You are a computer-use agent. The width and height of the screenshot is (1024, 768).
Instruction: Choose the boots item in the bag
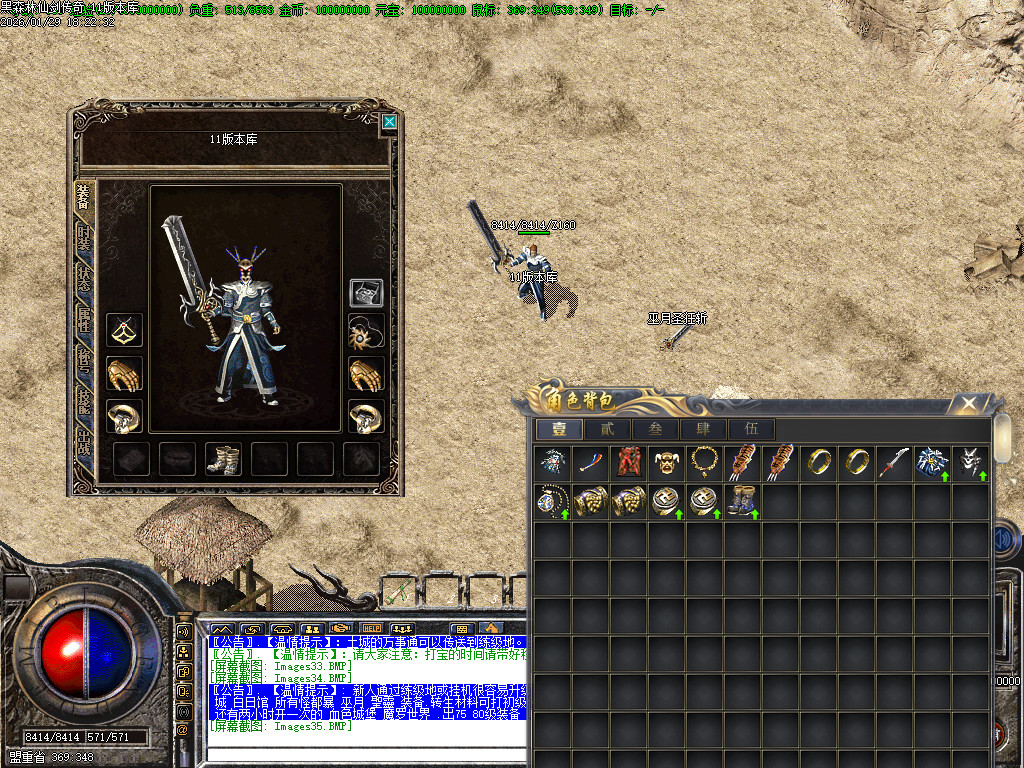[741, 500]
